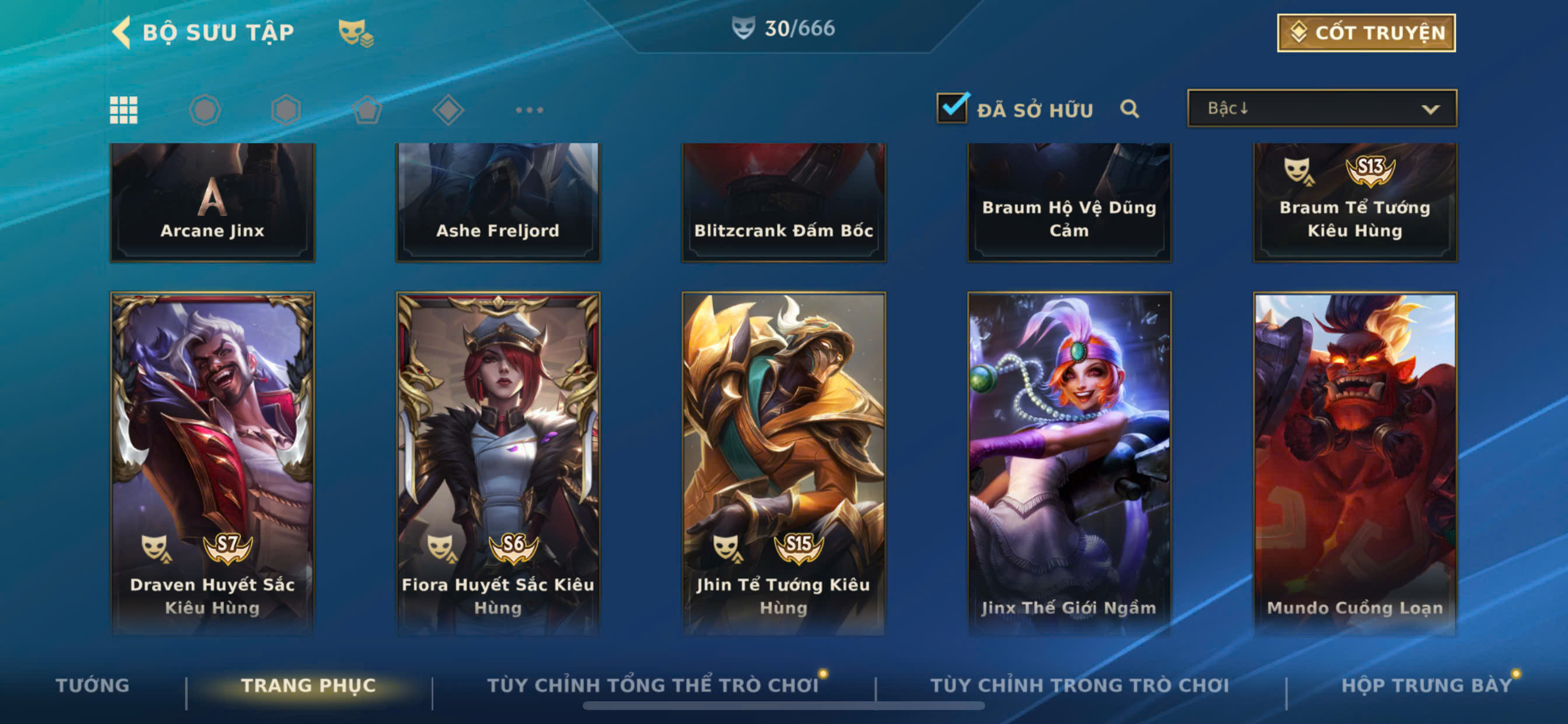View Draven Huyết Sắc Kiêu Hùng skin
Image resolution: width=1568 pixels, height=724 pixels.
click(x=212, y=462)
